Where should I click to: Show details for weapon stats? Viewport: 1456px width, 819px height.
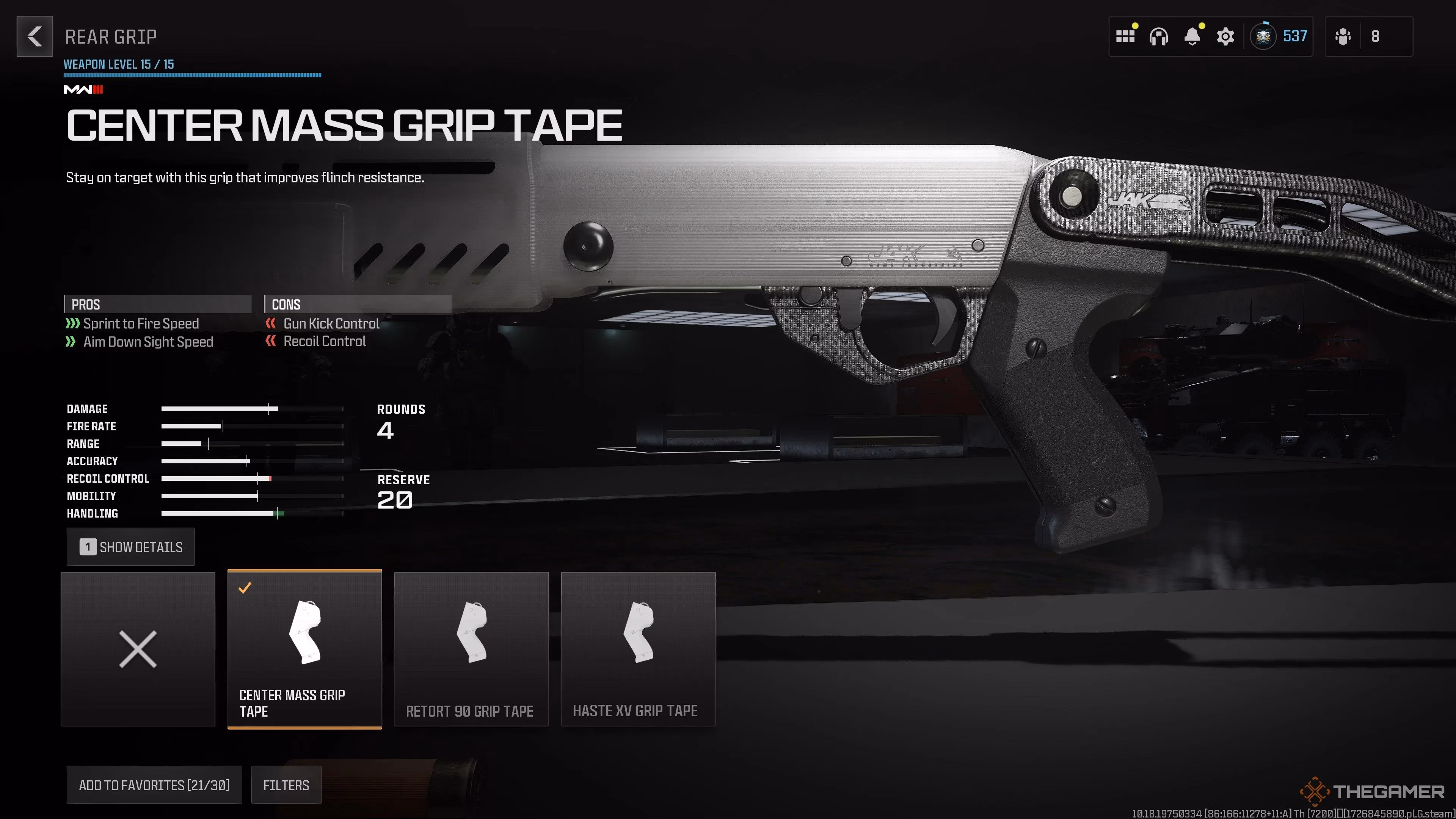tap(130, 547)
